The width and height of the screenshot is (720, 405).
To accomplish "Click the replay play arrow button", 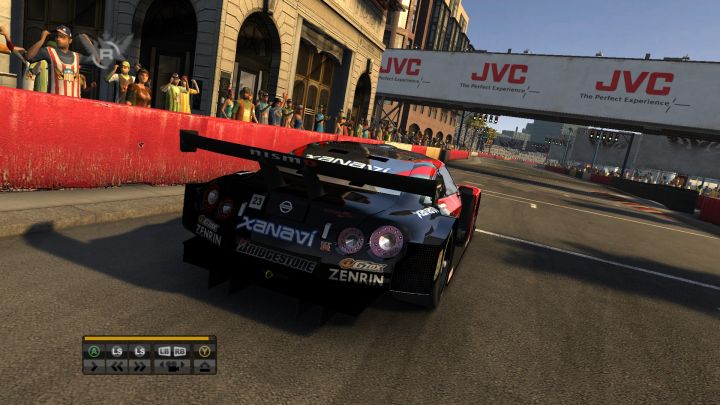I will 94,366.
